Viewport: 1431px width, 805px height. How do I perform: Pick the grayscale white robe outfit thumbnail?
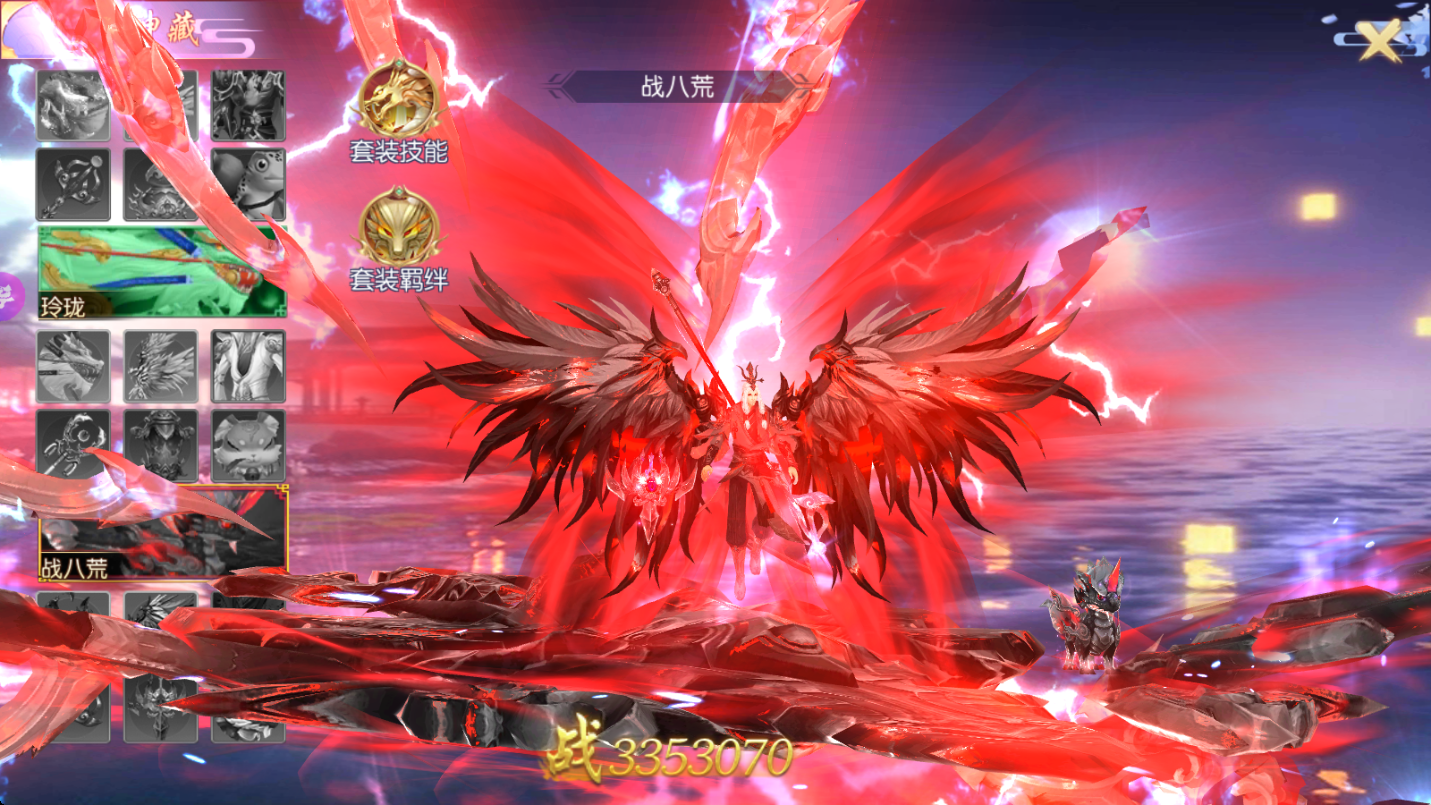(248, 366)
